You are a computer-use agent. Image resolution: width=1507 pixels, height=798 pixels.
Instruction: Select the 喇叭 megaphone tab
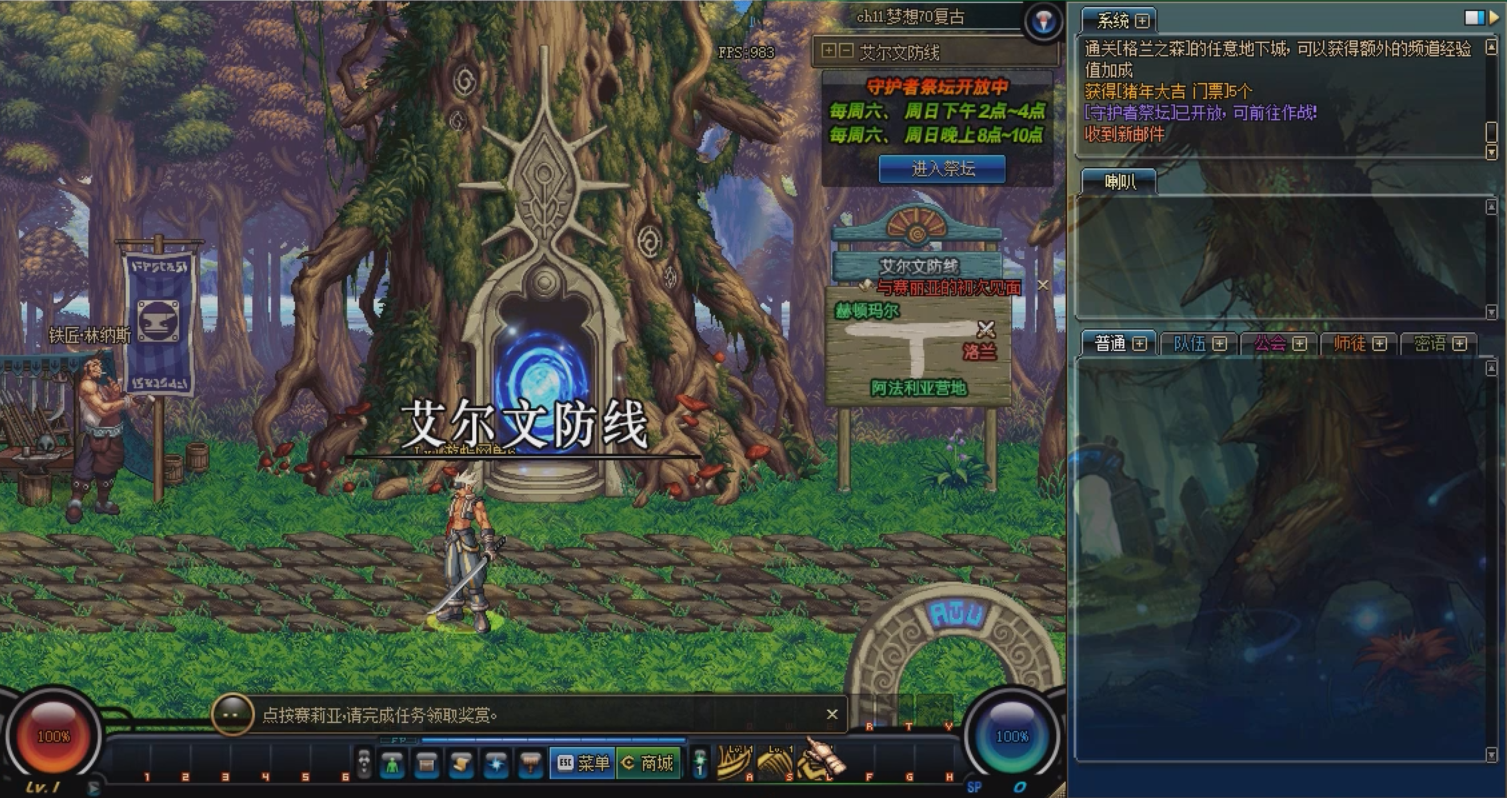1119,181
